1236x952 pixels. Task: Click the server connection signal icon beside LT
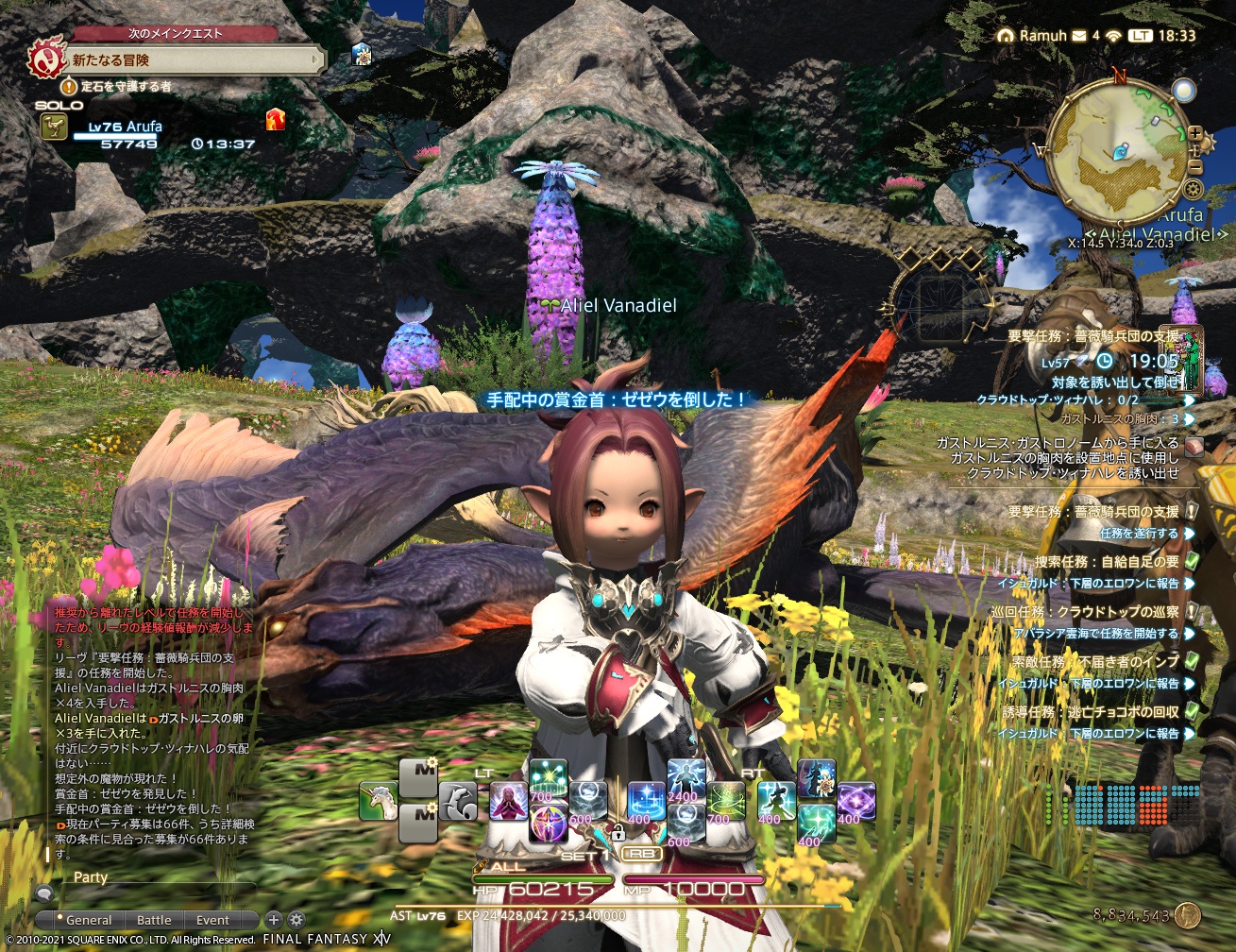pyautogui.click(x=1113, y=37)
